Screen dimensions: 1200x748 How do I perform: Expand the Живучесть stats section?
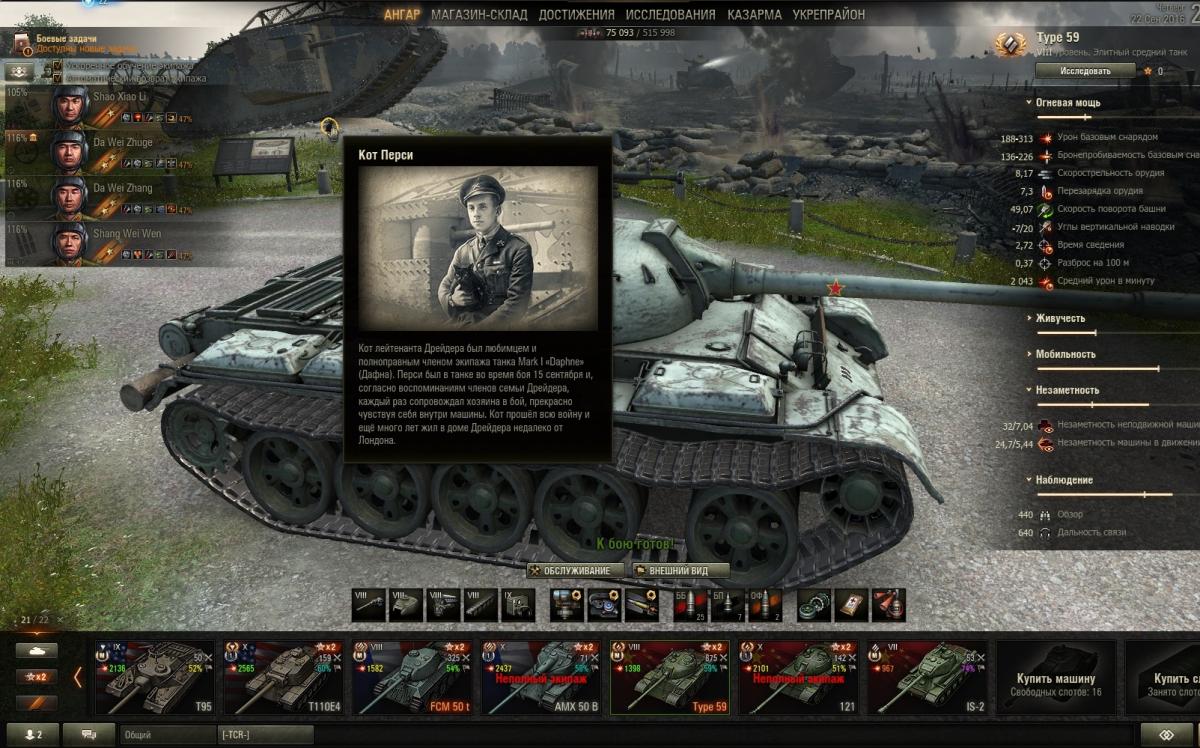(1061, 318)
